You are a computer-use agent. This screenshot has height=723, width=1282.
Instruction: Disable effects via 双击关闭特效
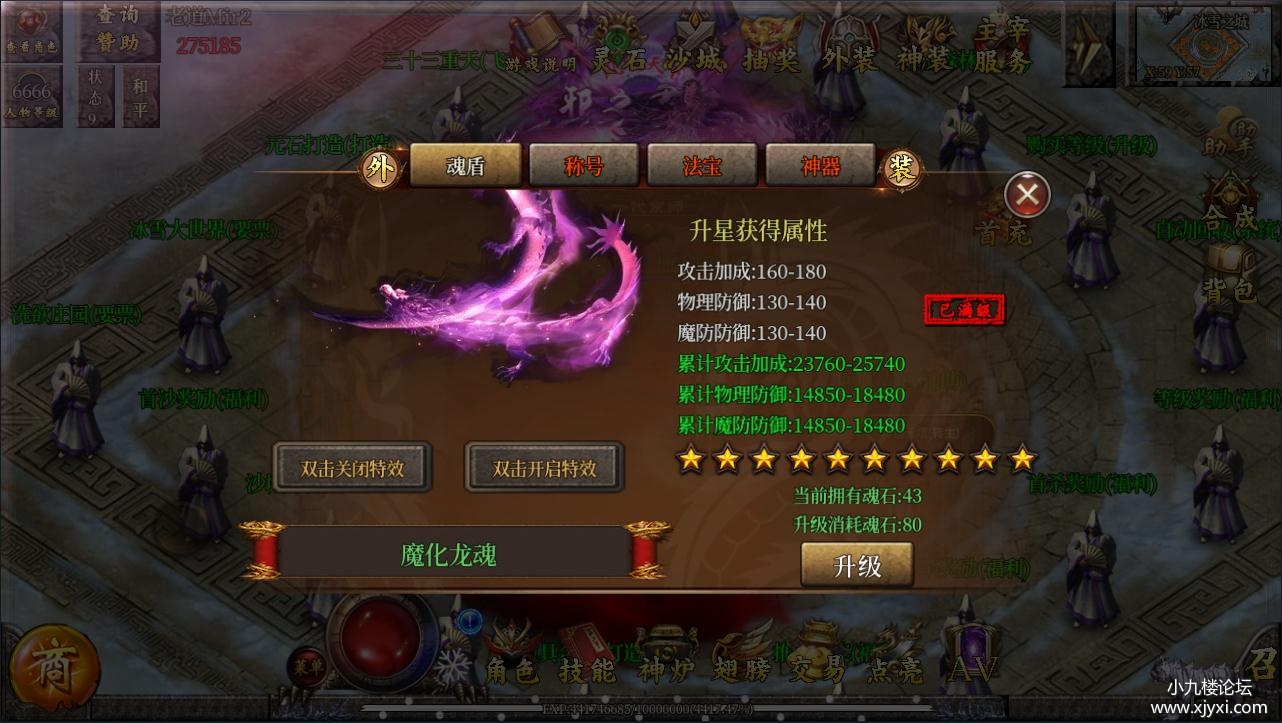click(x=353, y=465)
